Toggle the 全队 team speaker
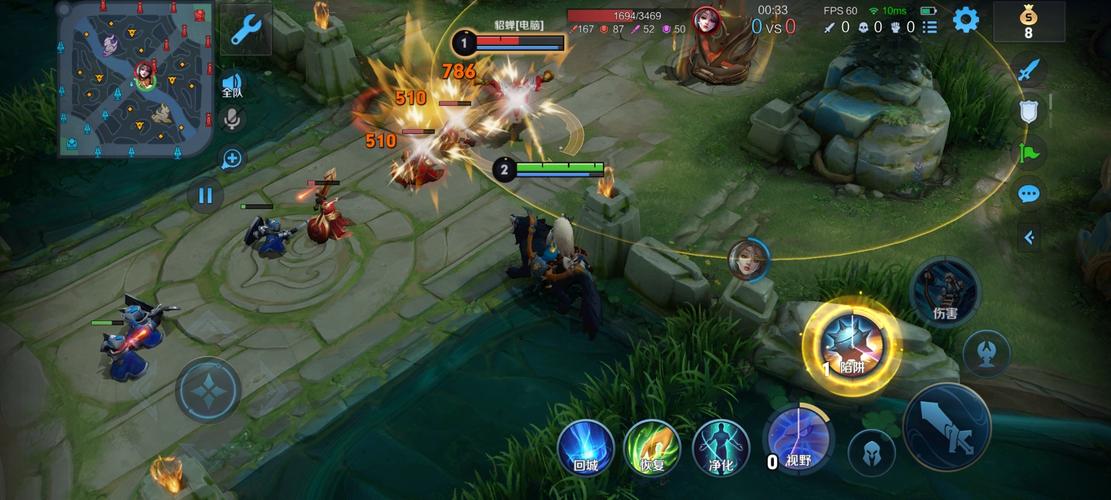Screen dimensions: 1111x500 232,85
